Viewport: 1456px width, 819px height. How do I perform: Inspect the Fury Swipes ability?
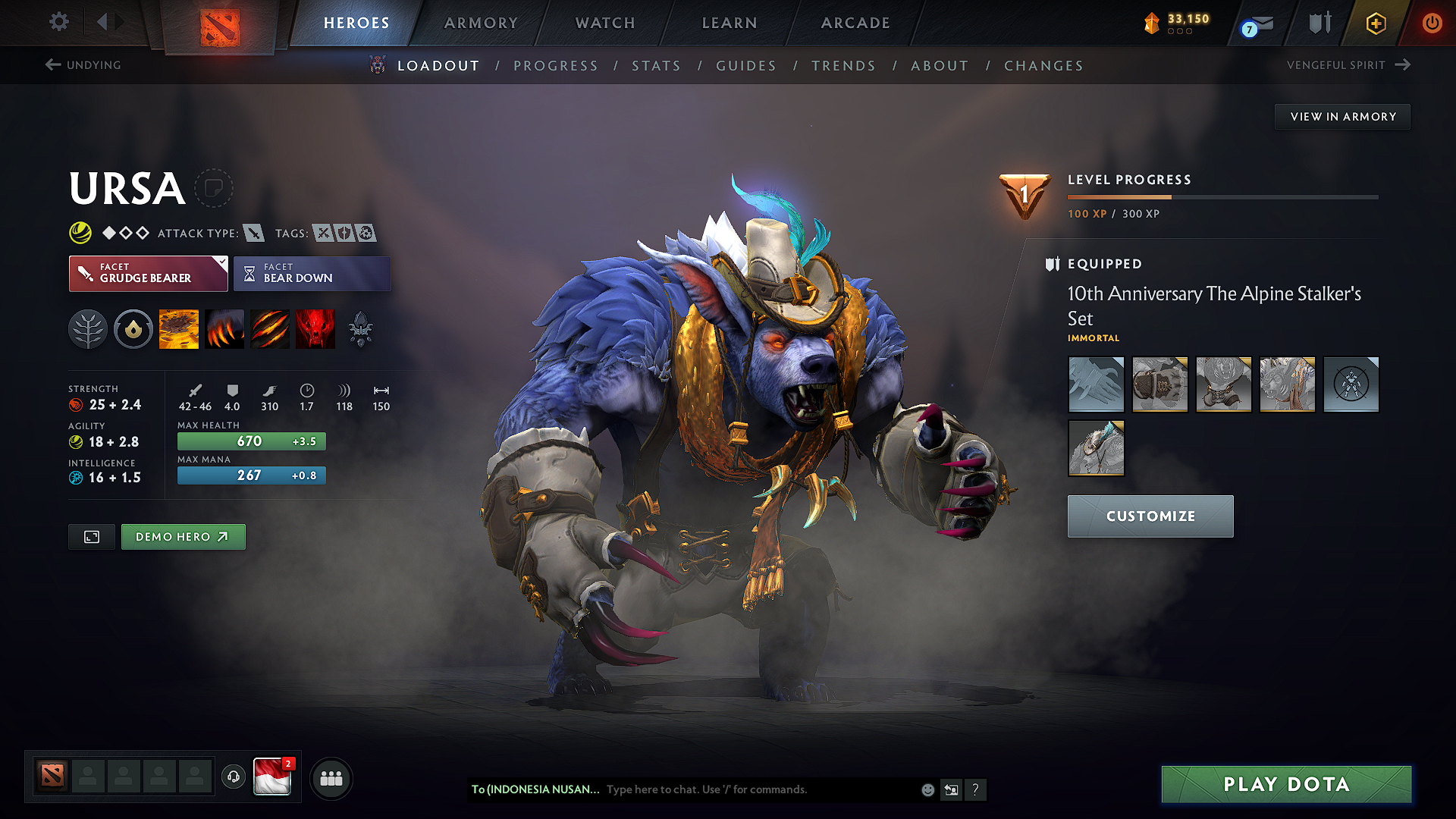point(270,328)
